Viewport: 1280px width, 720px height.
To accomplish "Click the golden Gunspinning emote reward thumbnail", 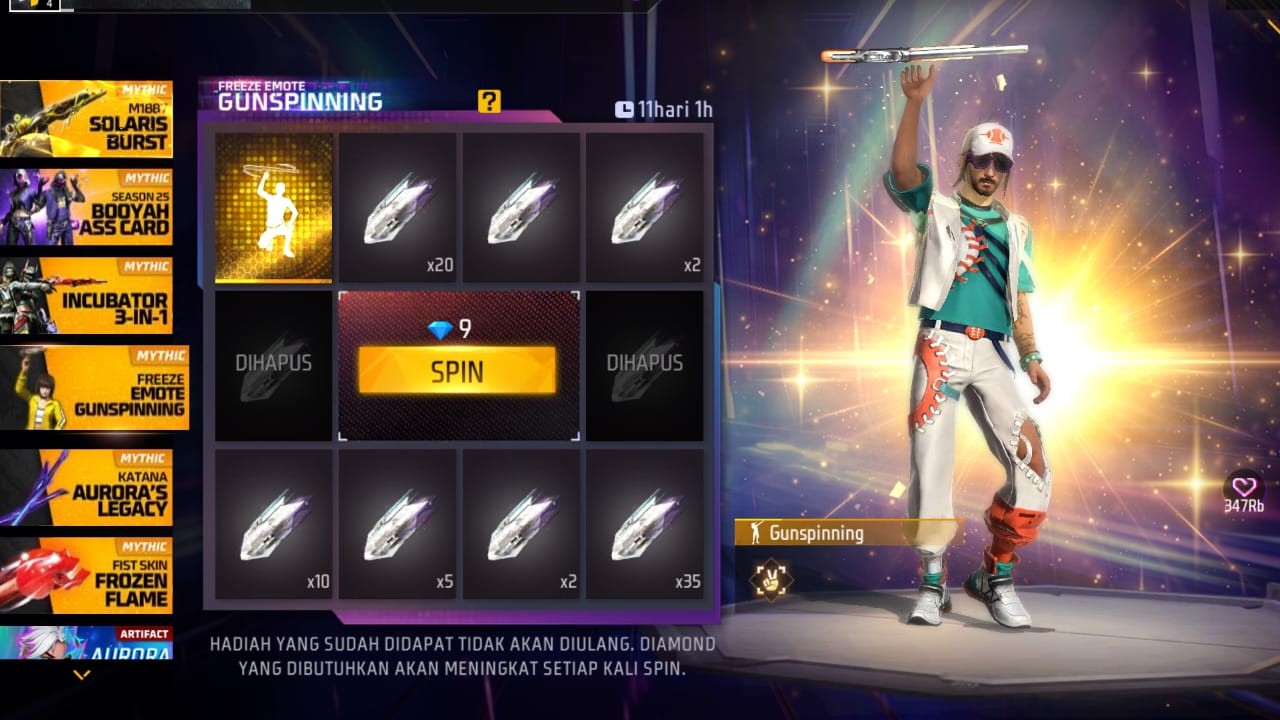I will tap(273, 207).
